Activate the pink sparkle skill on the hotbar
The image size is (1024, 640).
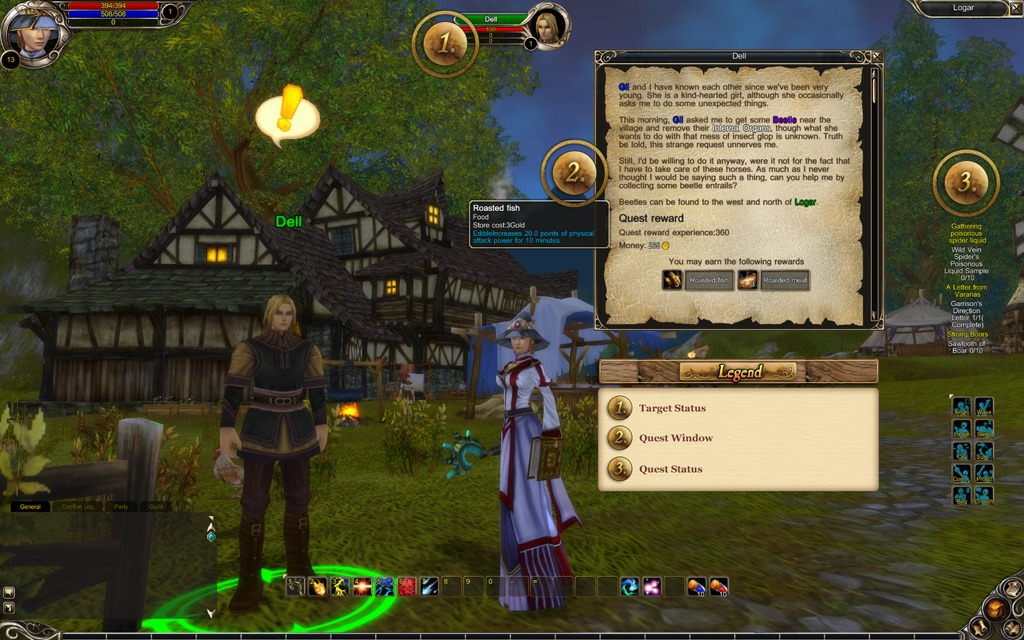coord(652,586)
